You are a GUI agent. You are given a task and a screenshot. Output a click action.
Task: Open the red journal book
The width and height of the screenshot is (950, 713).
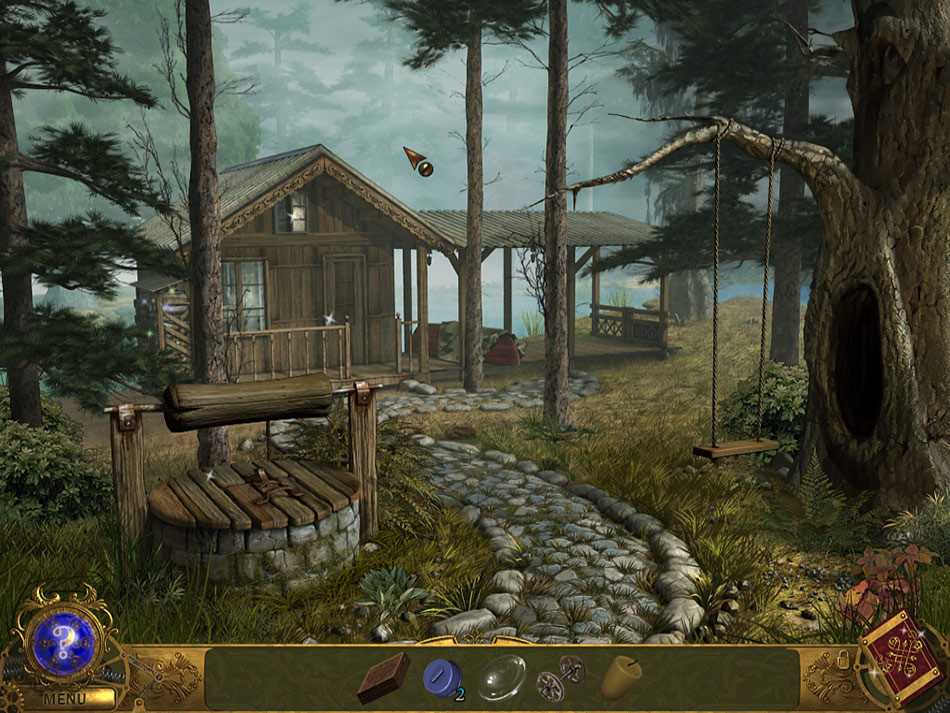(x=906, y=661)
